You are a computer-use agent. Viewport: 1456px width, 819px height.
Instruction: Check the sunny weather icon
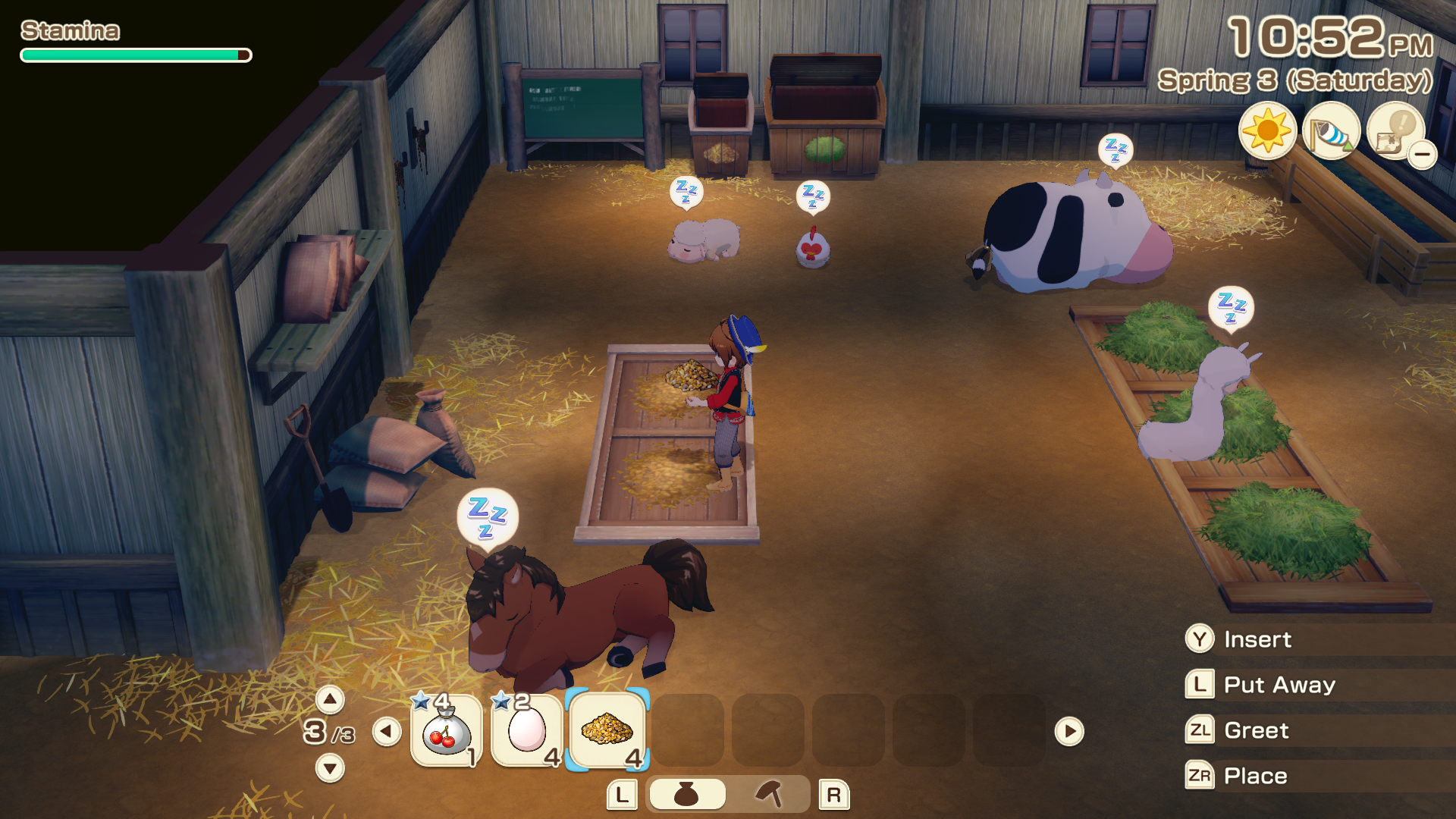point(1267,131)
